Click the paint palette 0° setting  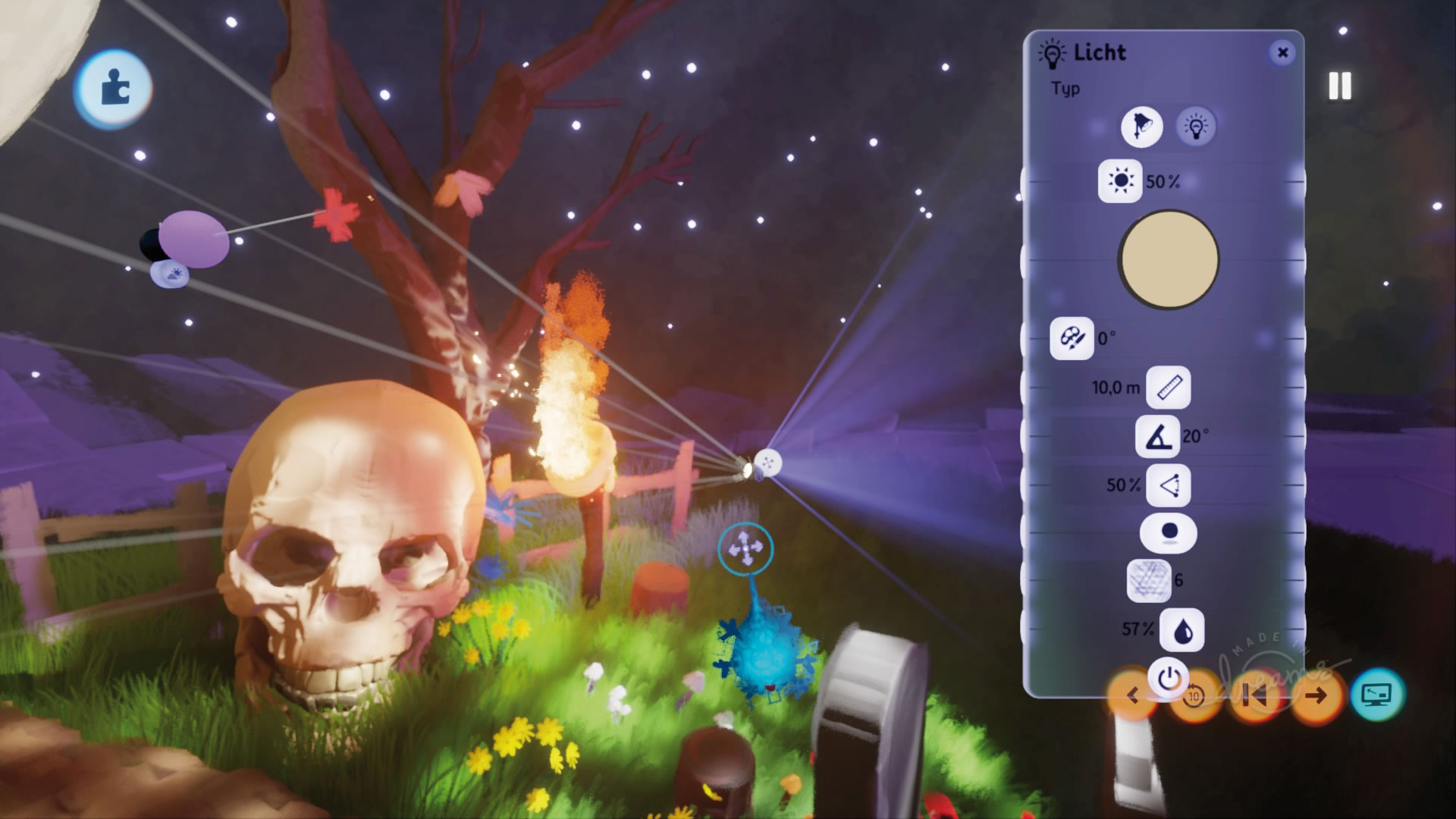[x=1072, y=338]
